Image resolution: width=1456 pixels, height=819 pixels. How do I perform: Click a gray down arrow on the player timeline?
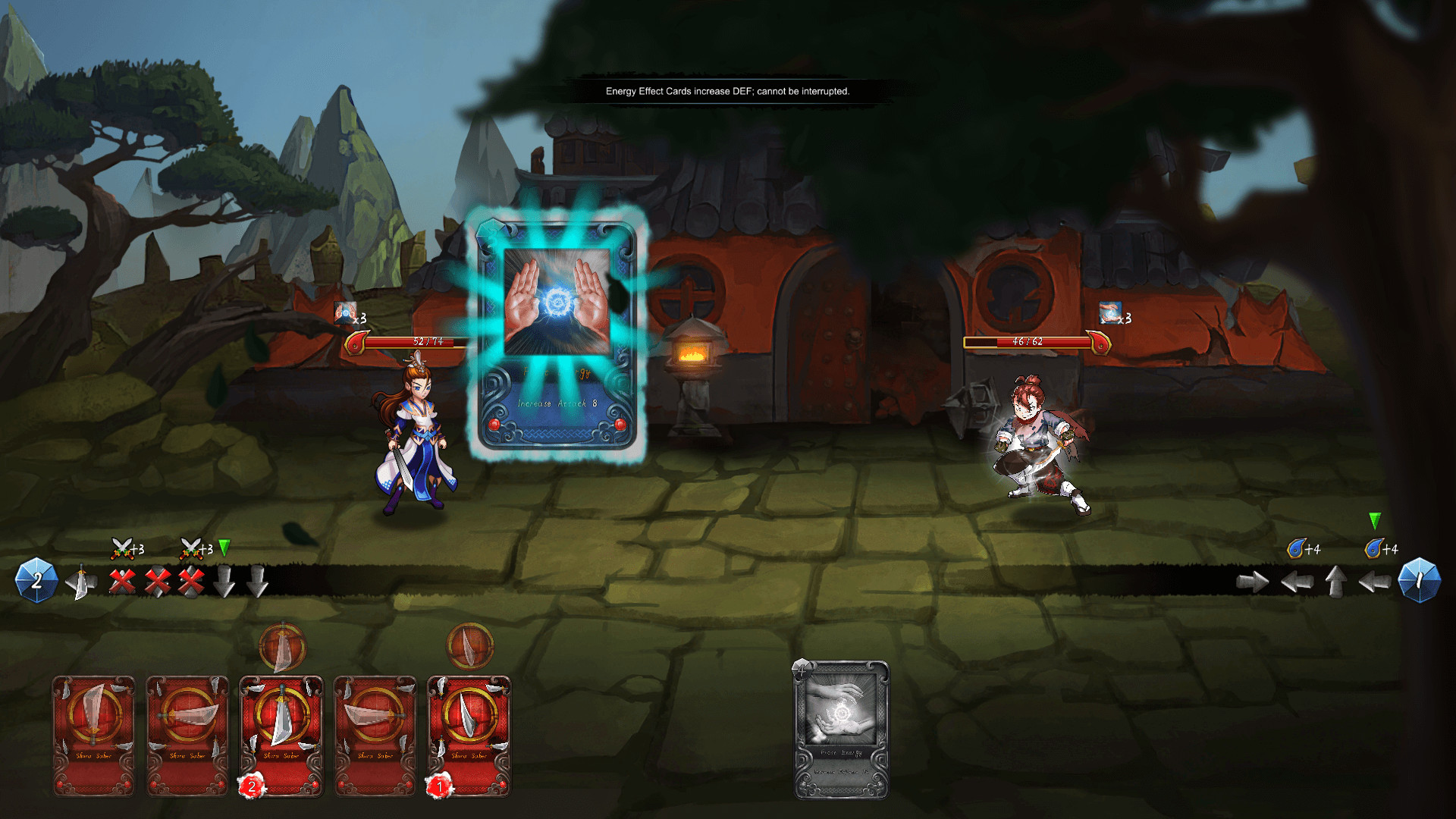tap(224, 582)
